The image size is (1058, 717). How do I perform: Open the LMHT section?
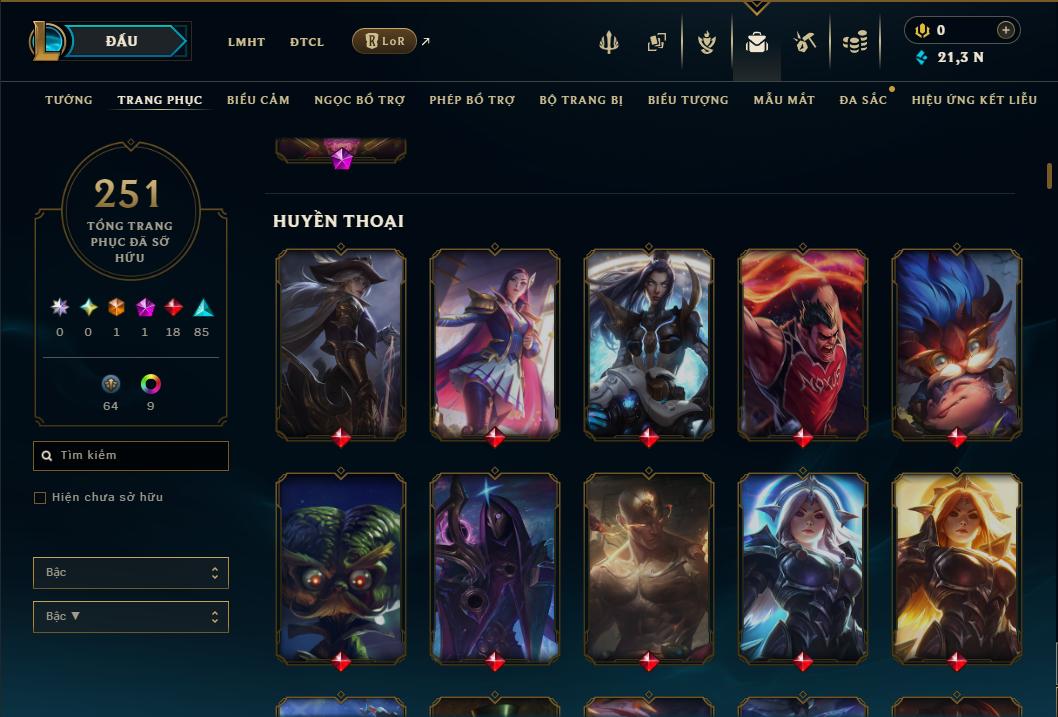(246, 42)
